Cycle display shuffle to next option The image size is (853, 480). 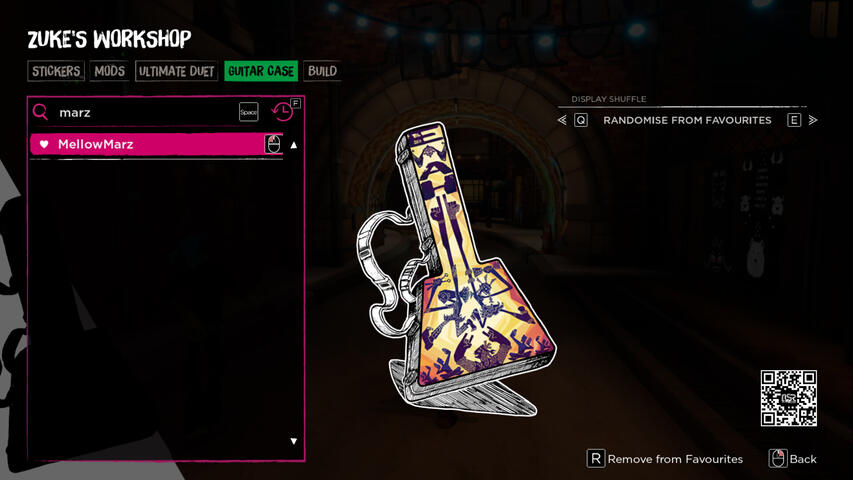point(812,120)
